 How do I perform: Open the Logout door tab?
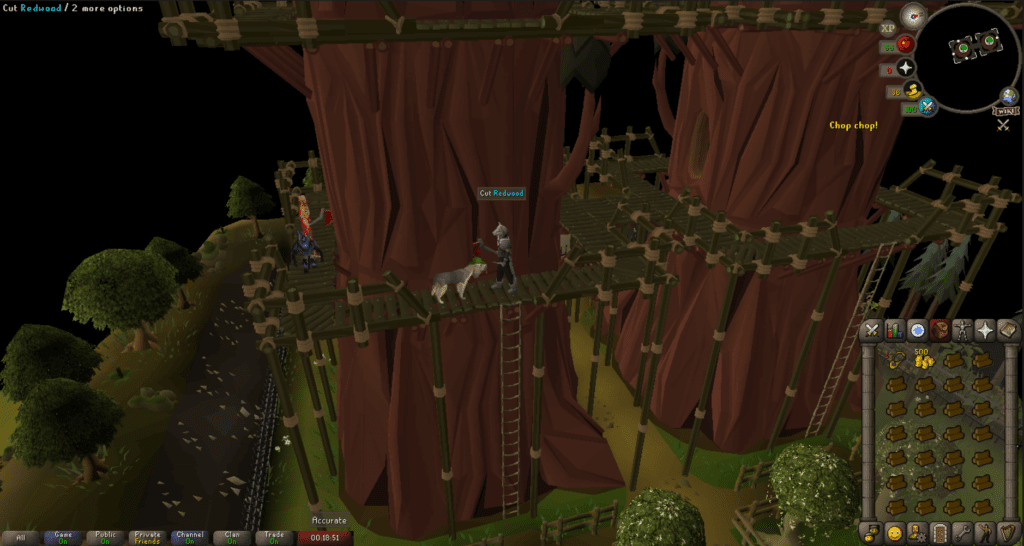(940, 531)
